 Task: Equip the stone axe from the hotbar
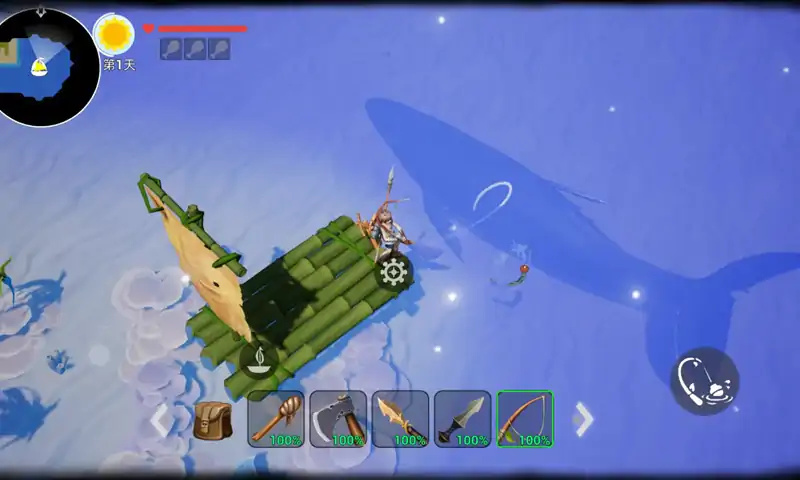pyautogui.click(x=338, y=418)
